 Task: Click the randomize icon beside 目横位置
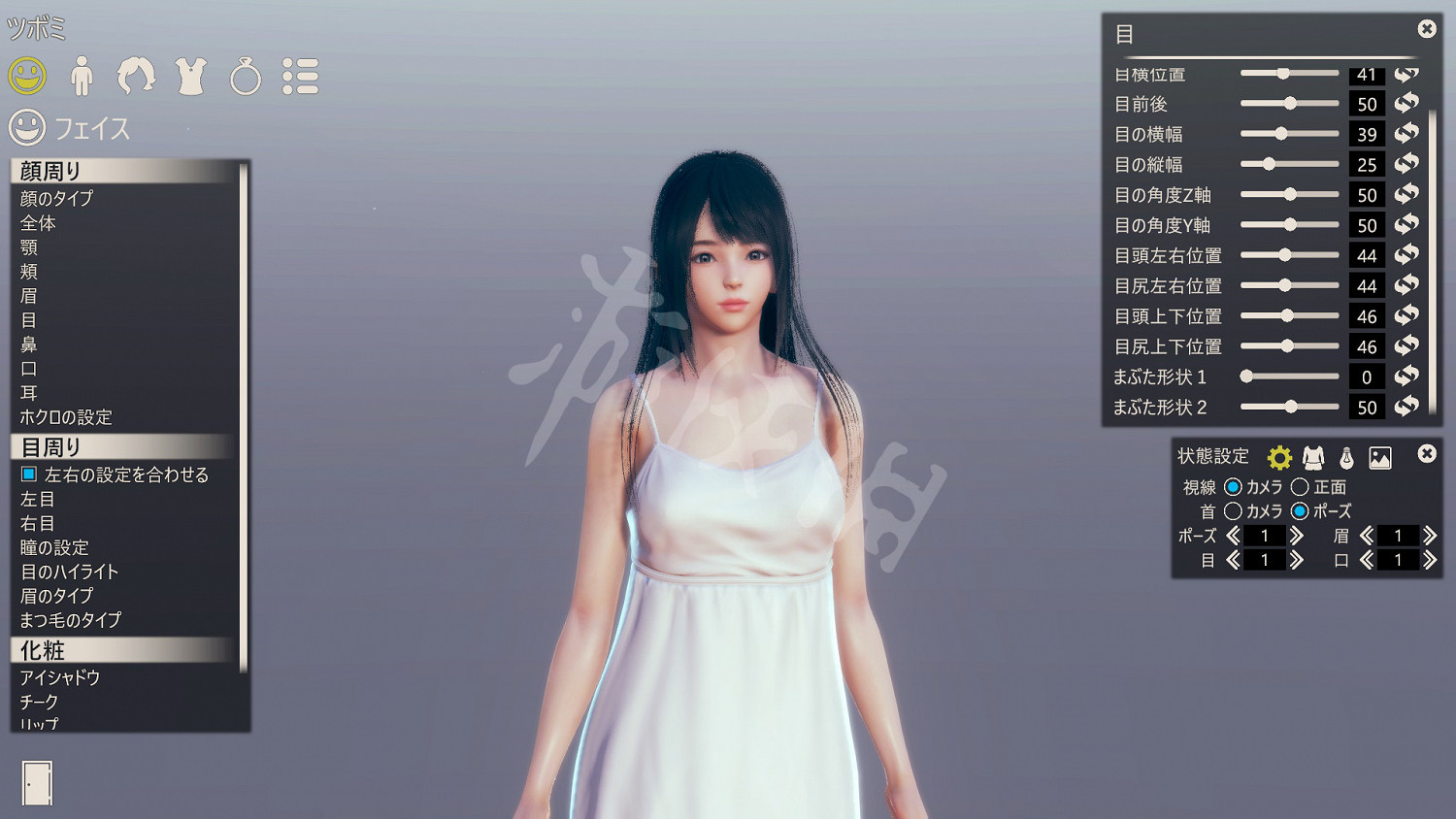1406,74
